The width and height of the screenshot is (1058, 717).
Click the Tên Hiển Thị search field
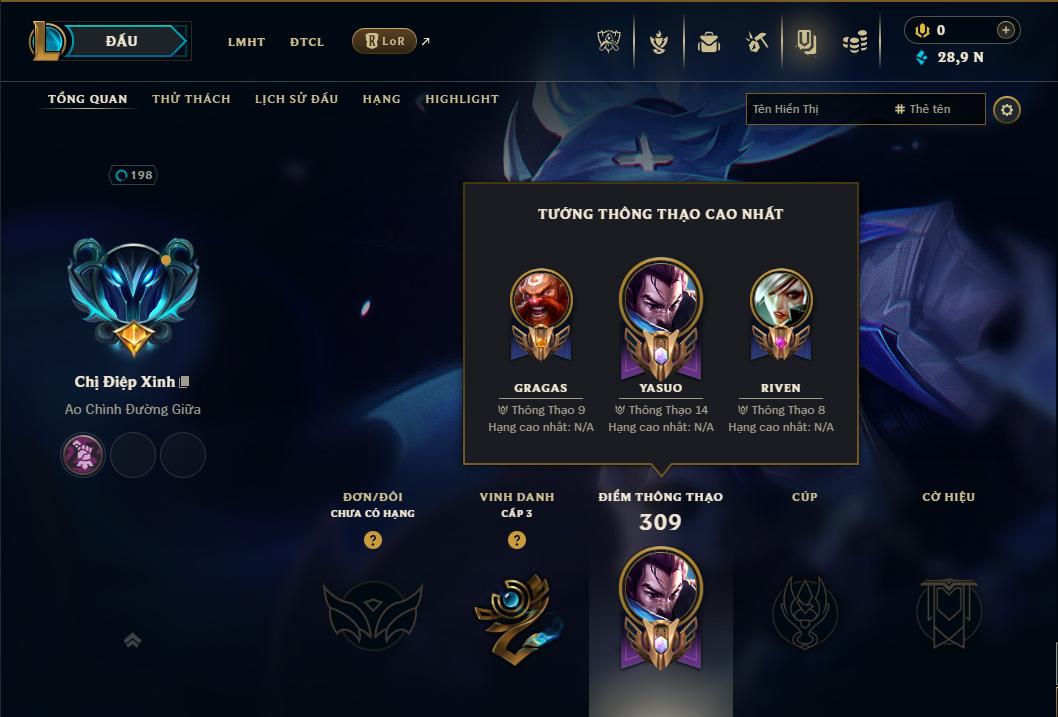[x=815, y=109]
